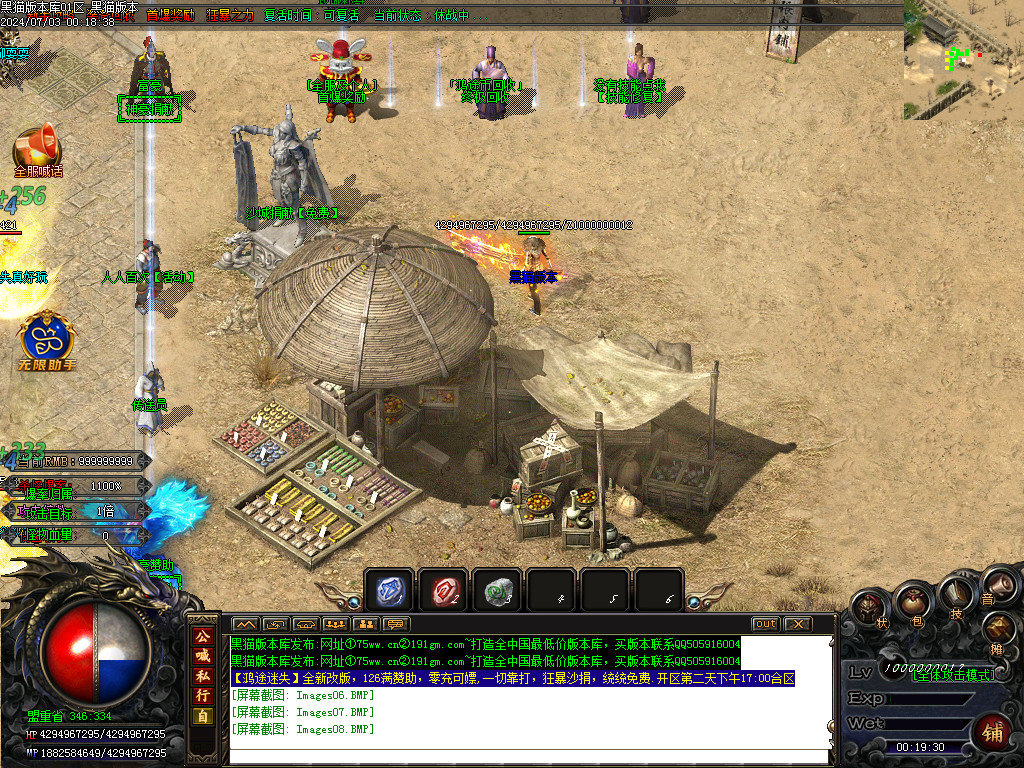Select the 行 guild chat channel tab
The height and width of the screenshot is (768, 1024).
tap(203, 696)
